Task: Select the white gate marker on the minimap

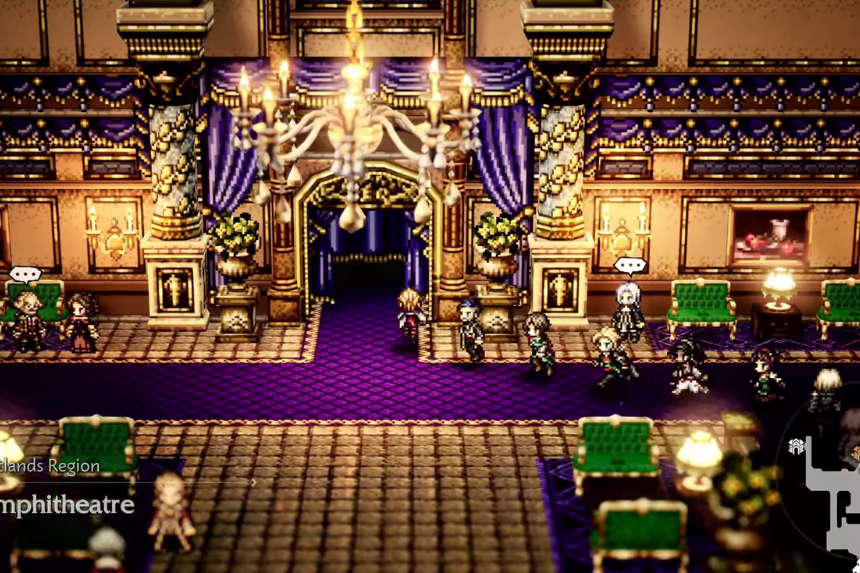Action: tap(796, 447)
